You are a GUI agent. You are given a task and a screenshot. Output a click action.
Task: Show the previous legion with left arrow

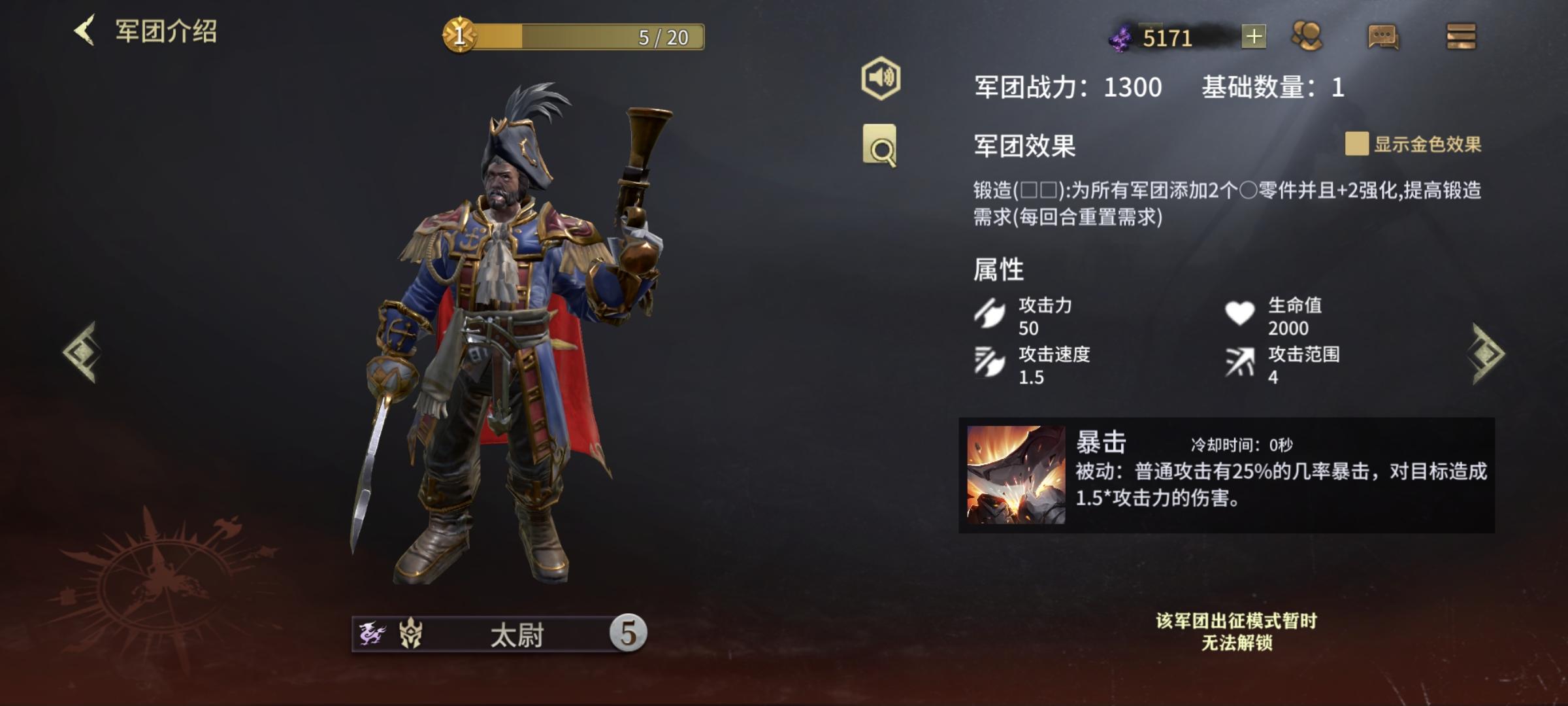82,352
